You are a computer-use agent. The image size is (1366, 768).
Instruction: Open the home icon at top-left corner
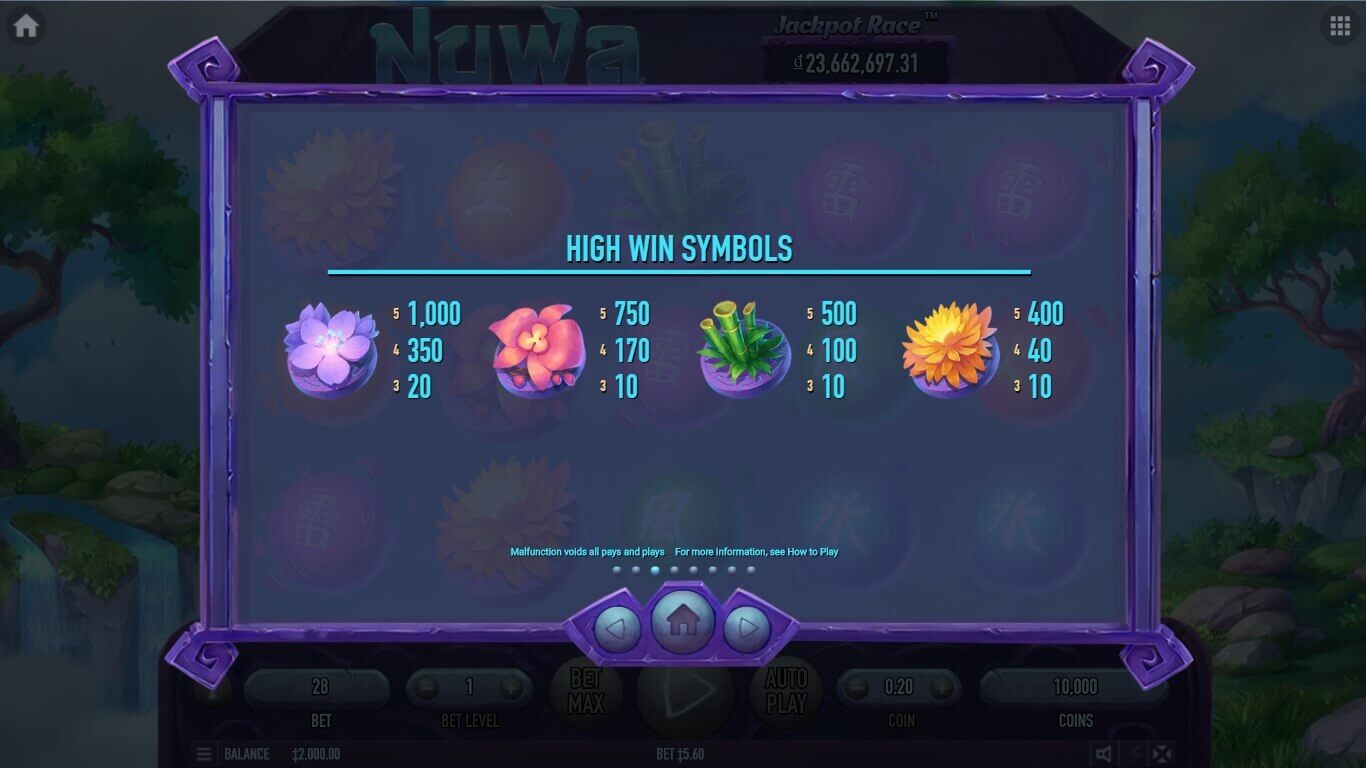pos(26,26)
